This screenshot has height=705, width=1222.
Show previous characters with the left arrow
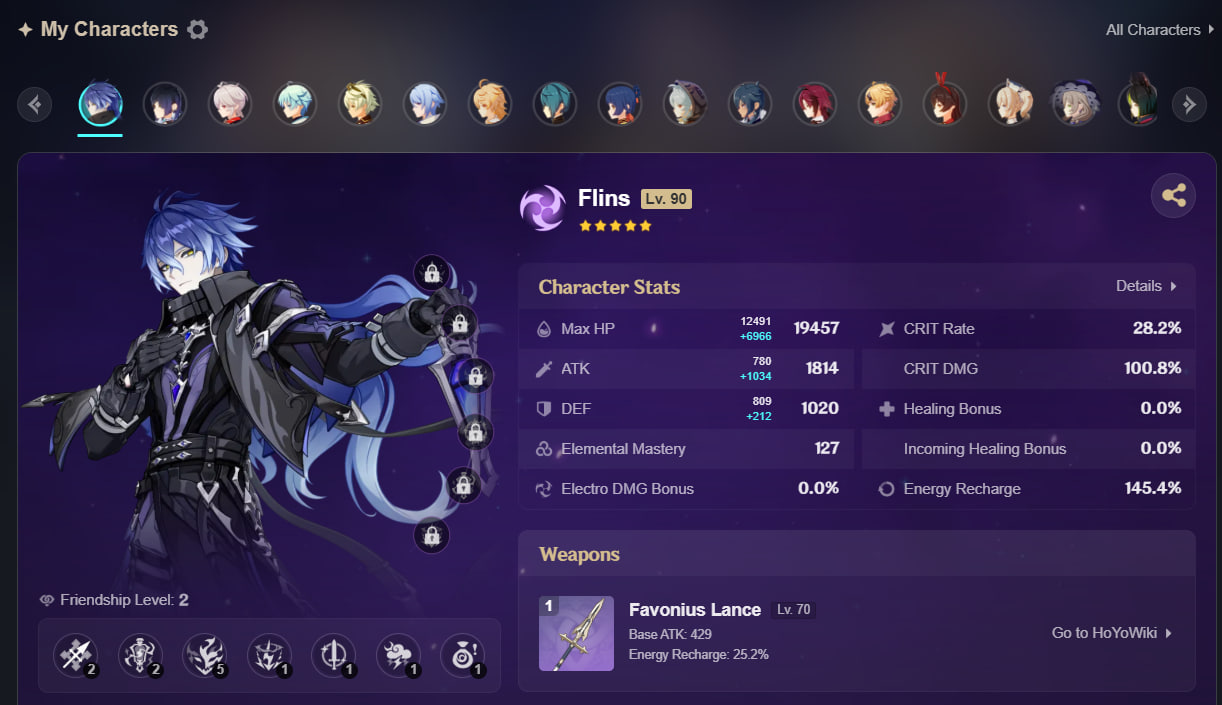coord(35,104)
